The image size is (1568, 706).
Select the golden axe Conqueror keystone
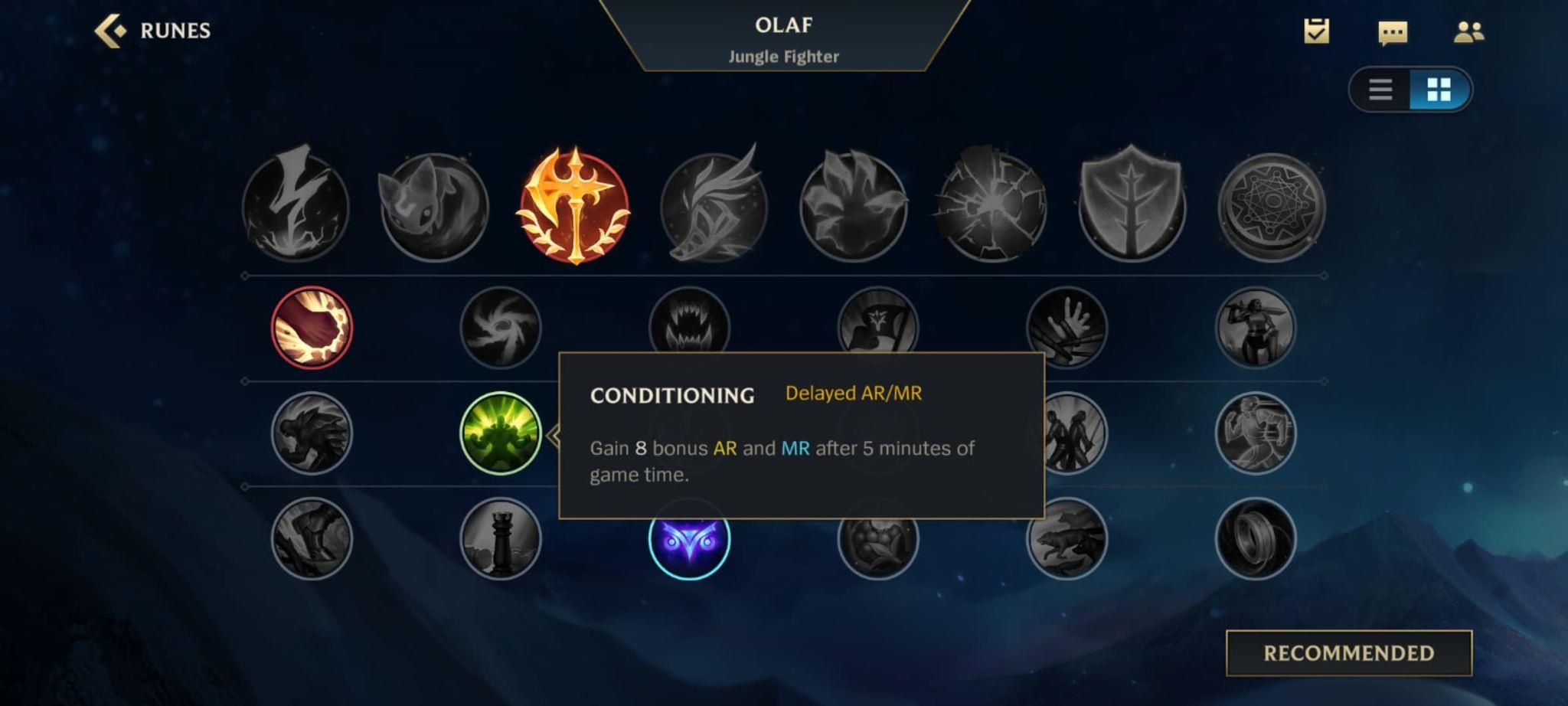click(x=574, y=207)
